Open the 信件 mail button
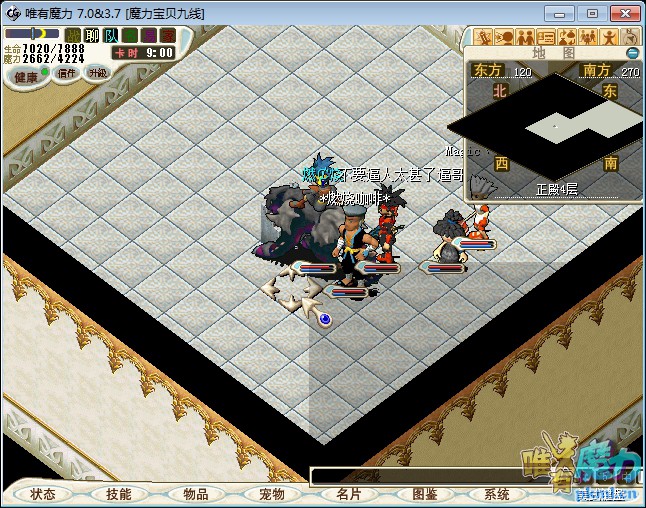 point(67,73)
